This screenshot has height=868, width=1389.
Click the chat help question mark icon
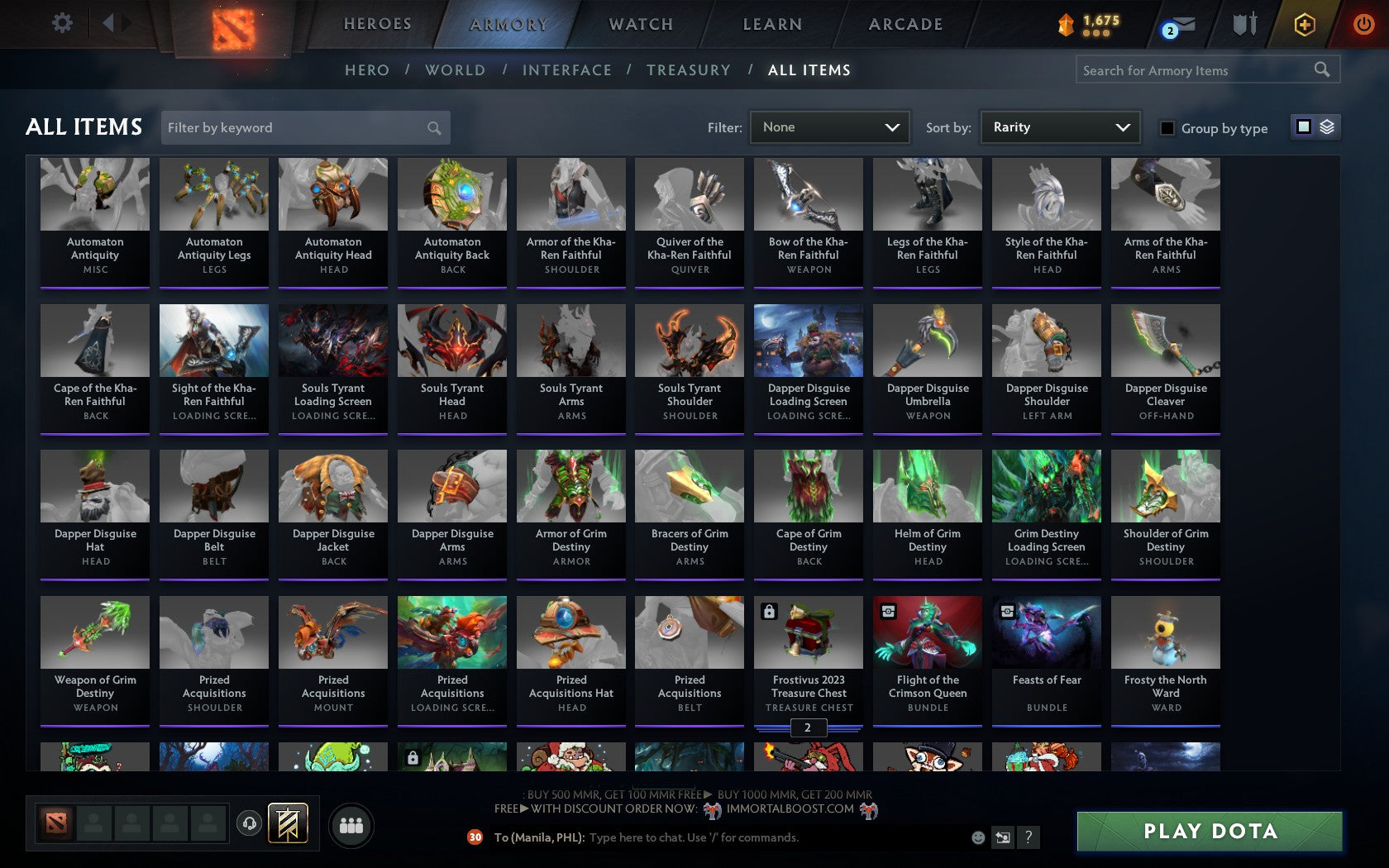tap(1028, 837)
